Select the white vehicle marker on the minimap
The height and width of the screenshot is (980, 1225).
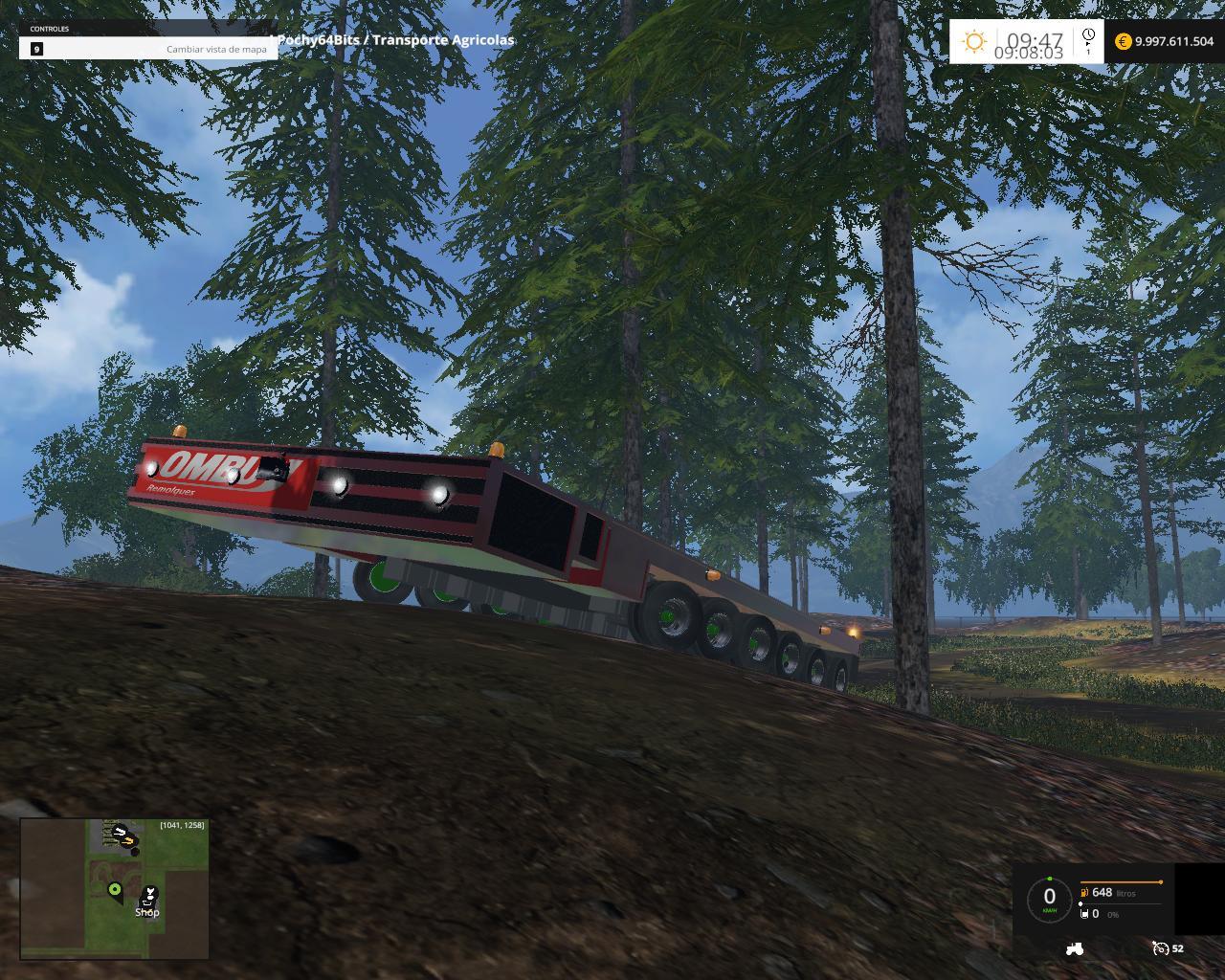pos(121,833)
